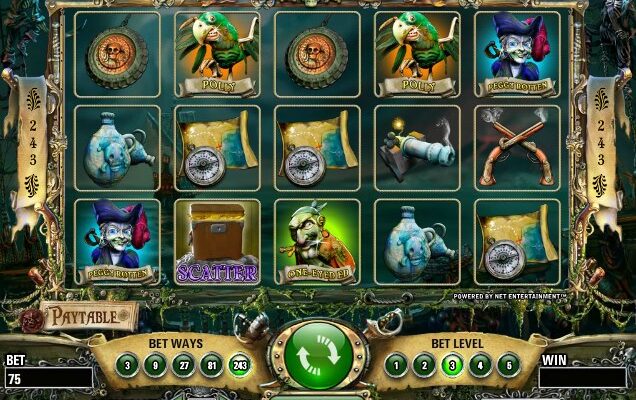Switch to bet level 4
The width and height of the screenshot is (636, 400).
tap(481, 365)
